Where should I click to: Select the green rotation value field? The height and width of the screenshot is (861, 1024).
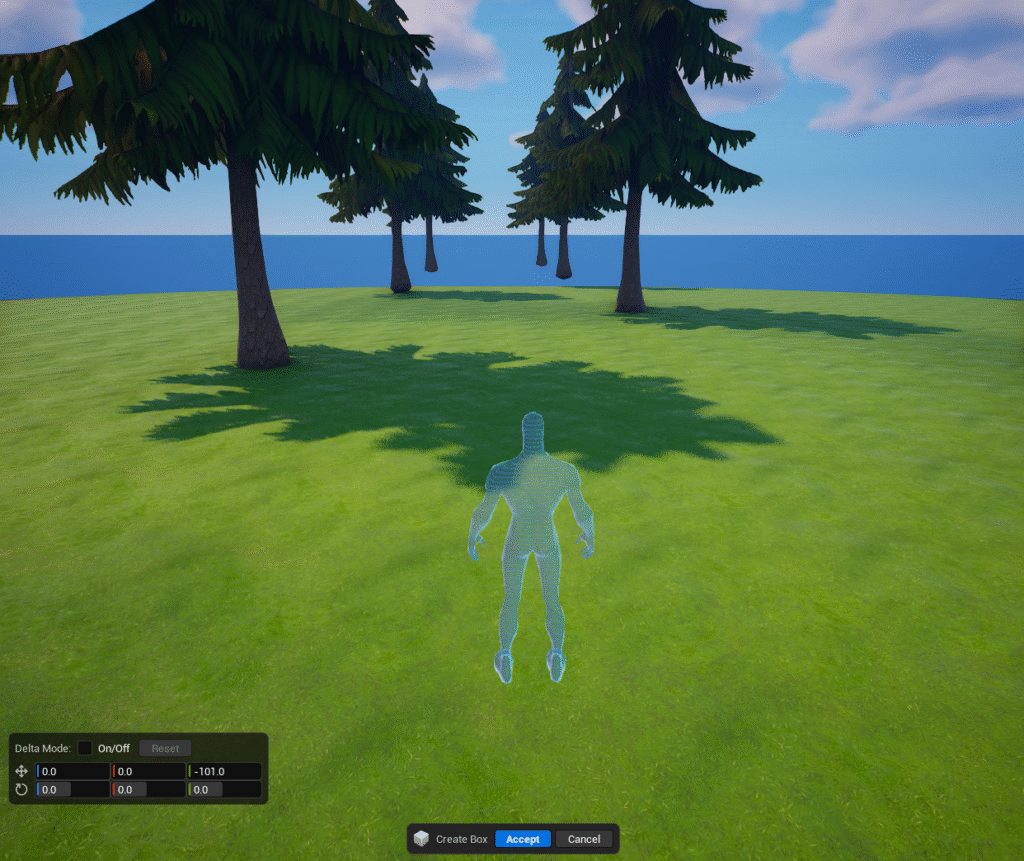coord(225,790)
